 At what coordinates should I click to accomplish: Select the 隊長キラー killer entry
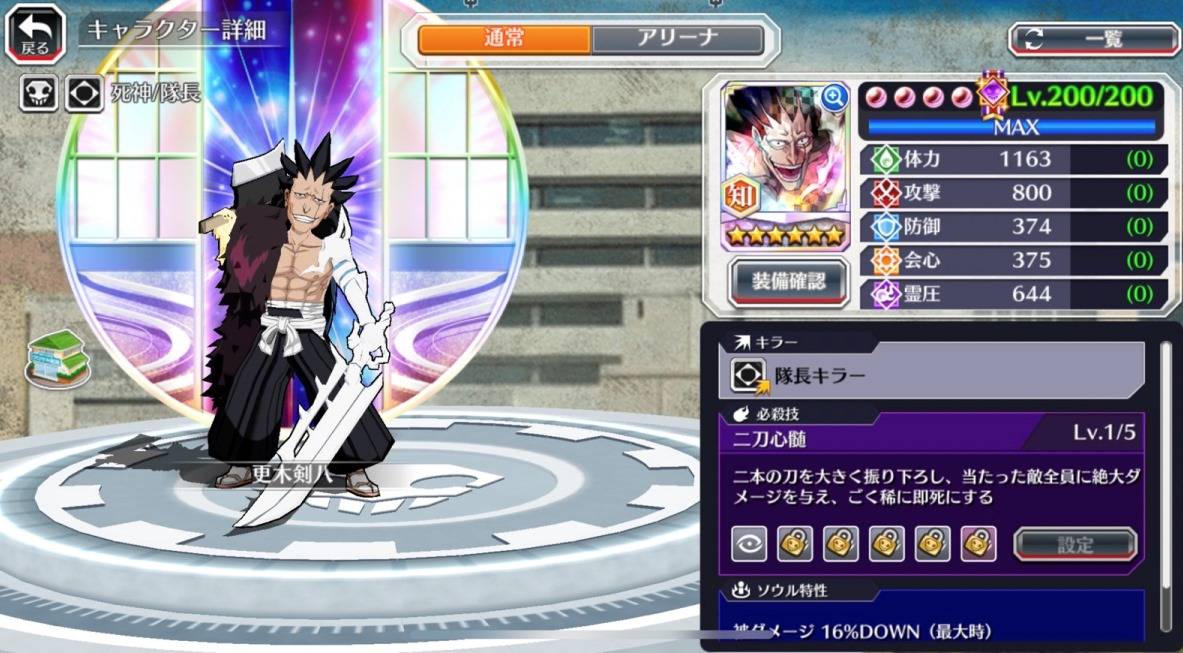click(x=937, y=375)
